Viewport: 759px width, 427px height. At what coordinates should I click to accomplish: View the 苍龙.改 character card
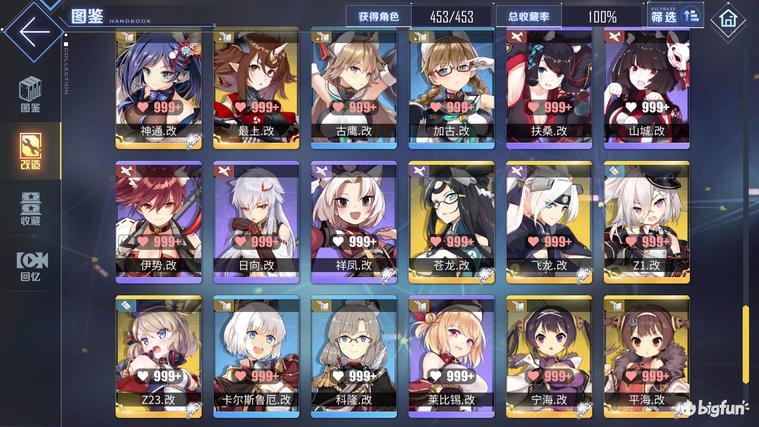pyautogui.click(x=451, y=222)
